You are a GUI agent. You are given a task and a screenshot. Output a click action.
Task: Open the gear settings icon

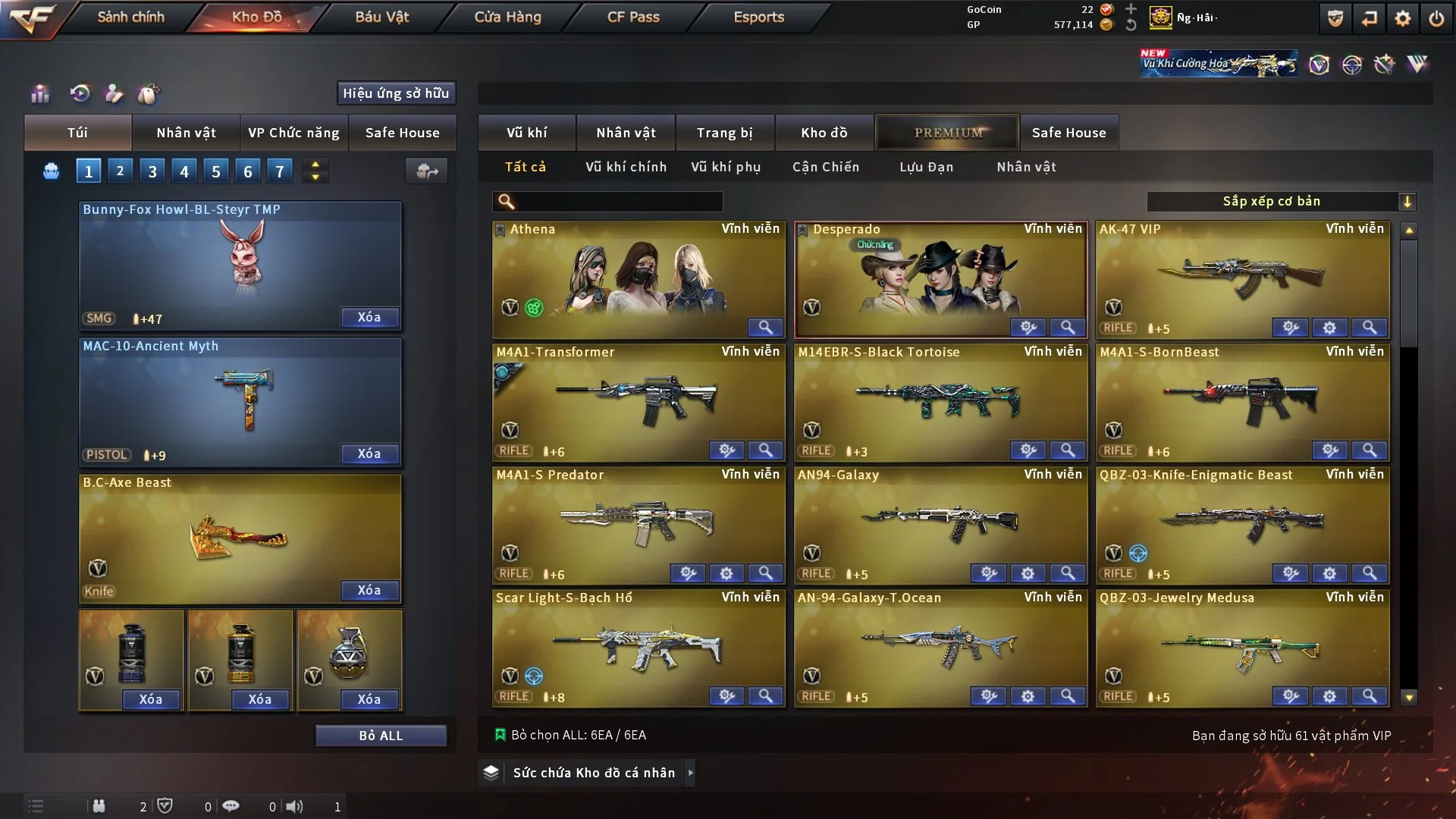coord(1403,18)
